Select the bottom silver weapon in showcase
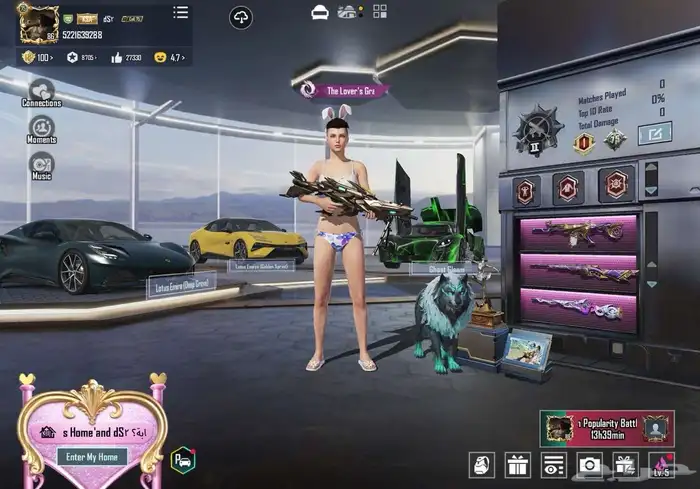 [577, 307]
